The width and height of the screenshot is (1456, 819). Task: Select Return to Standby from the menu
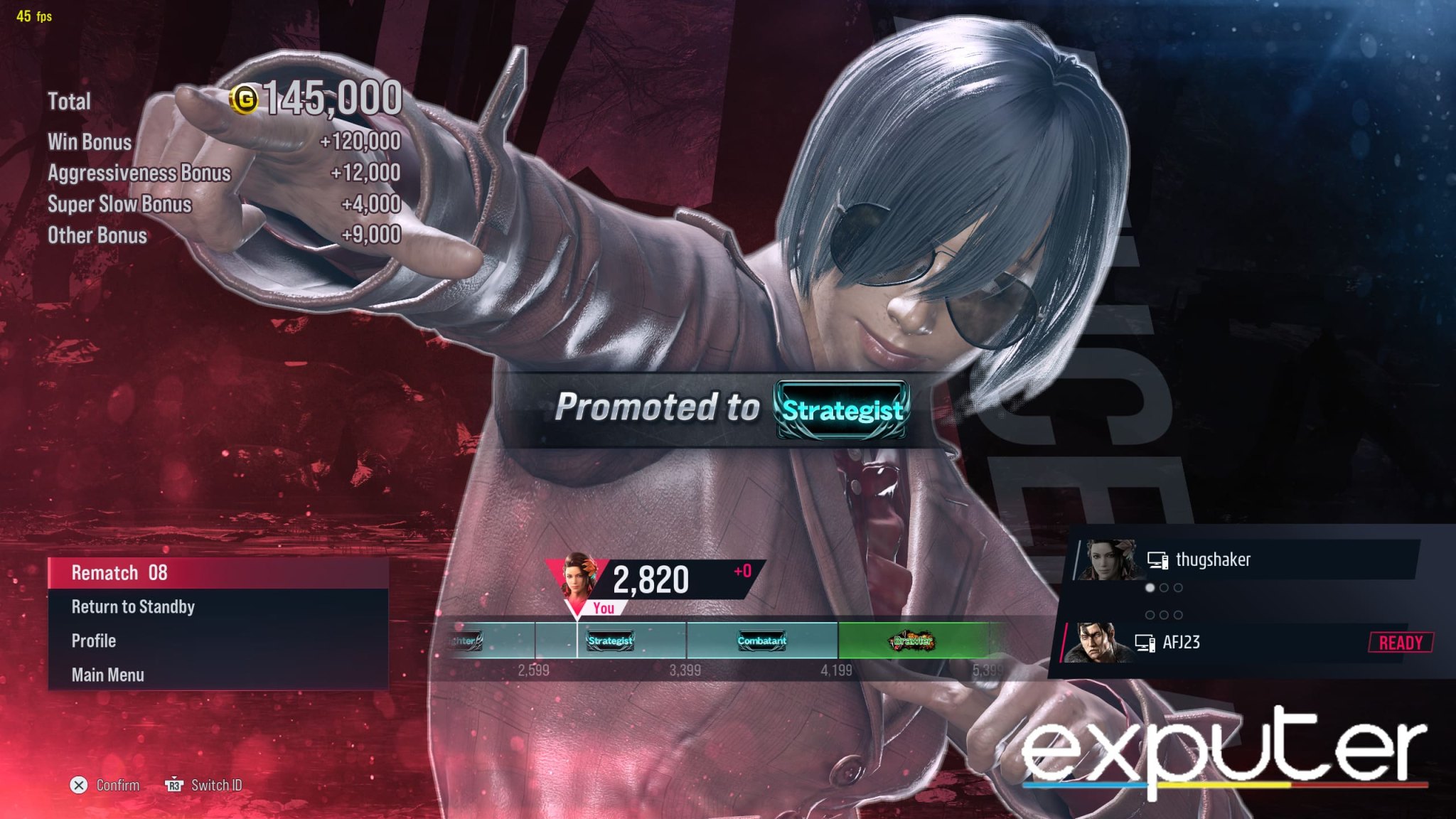tap(132, 607)
